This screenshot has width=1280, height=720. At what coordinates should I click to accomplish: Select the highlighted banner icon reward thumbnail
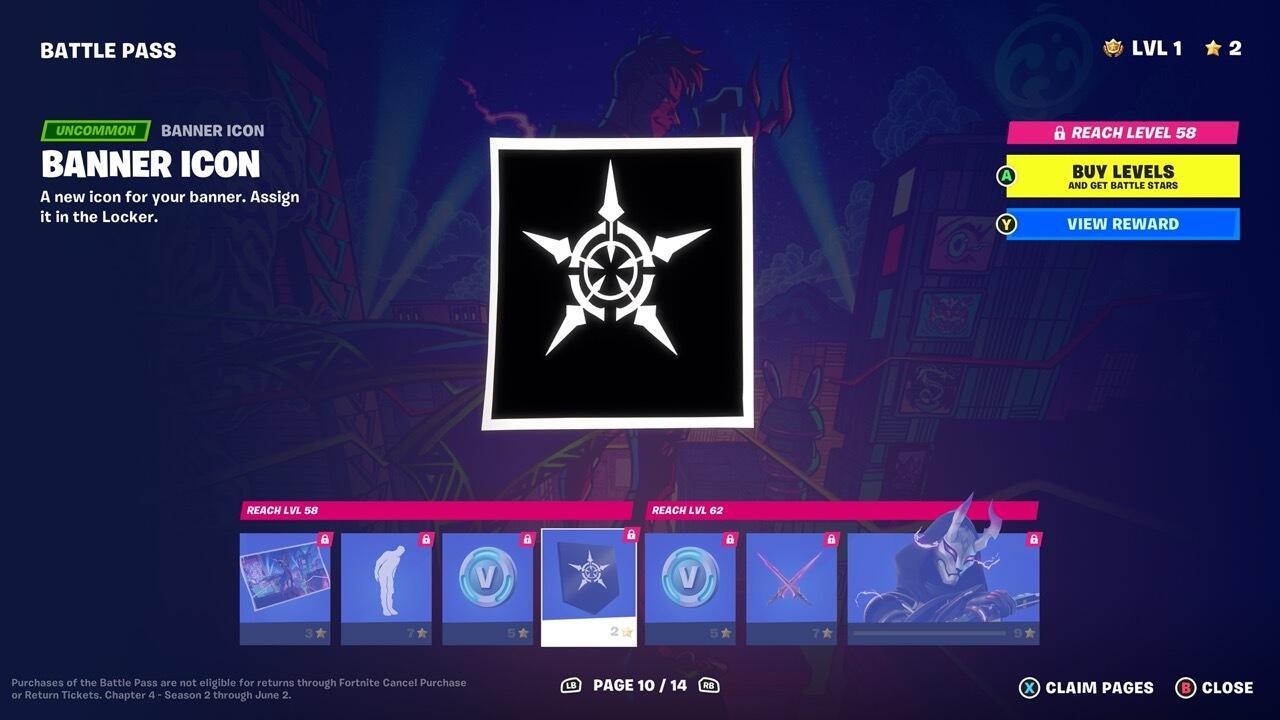pos(588,578)
